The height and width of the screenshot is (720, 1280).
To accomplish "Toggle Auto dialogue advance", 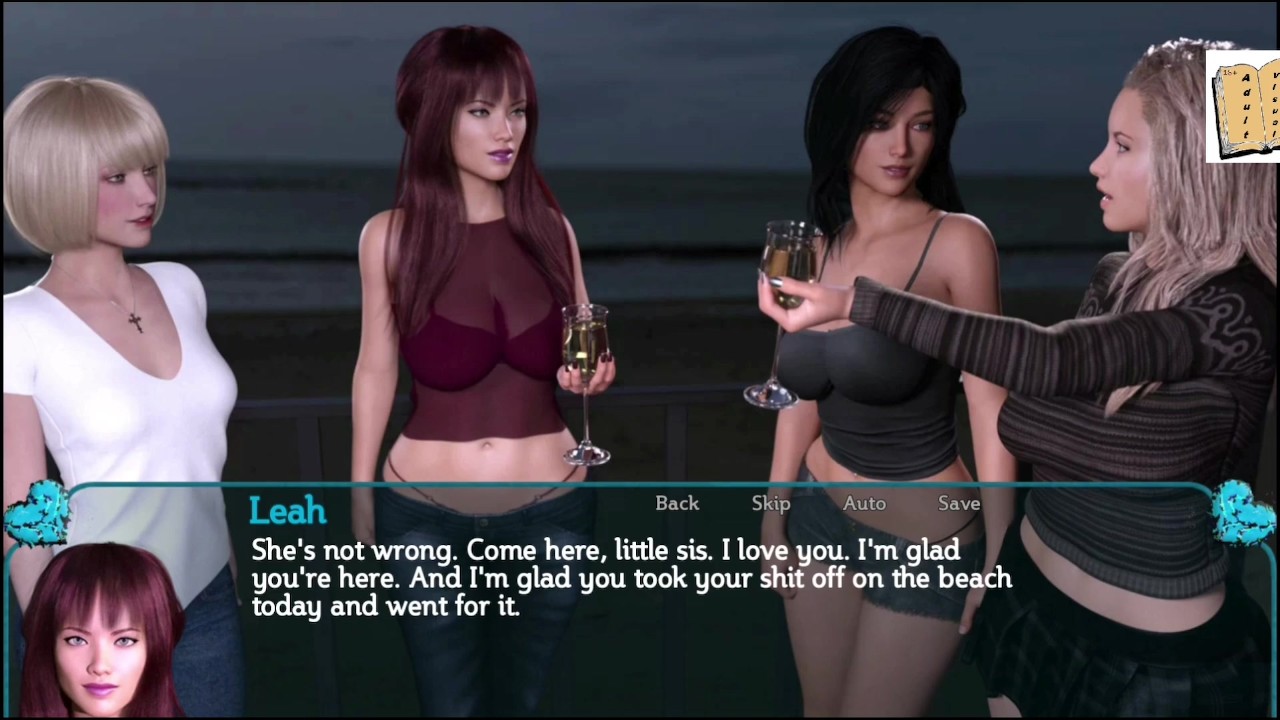I will pyautogui.click(x=864, y=503).
